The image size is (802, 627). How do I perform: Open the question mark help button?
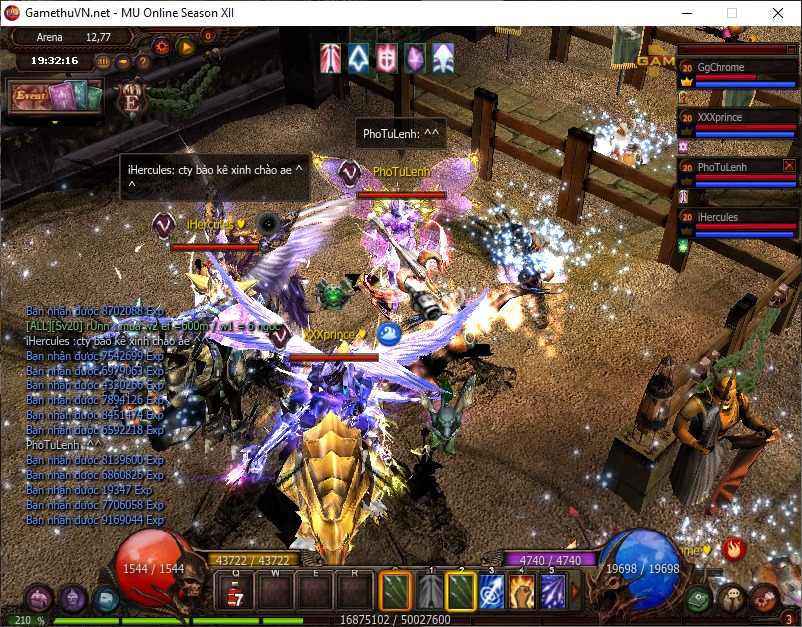click(x=143, y=62)
